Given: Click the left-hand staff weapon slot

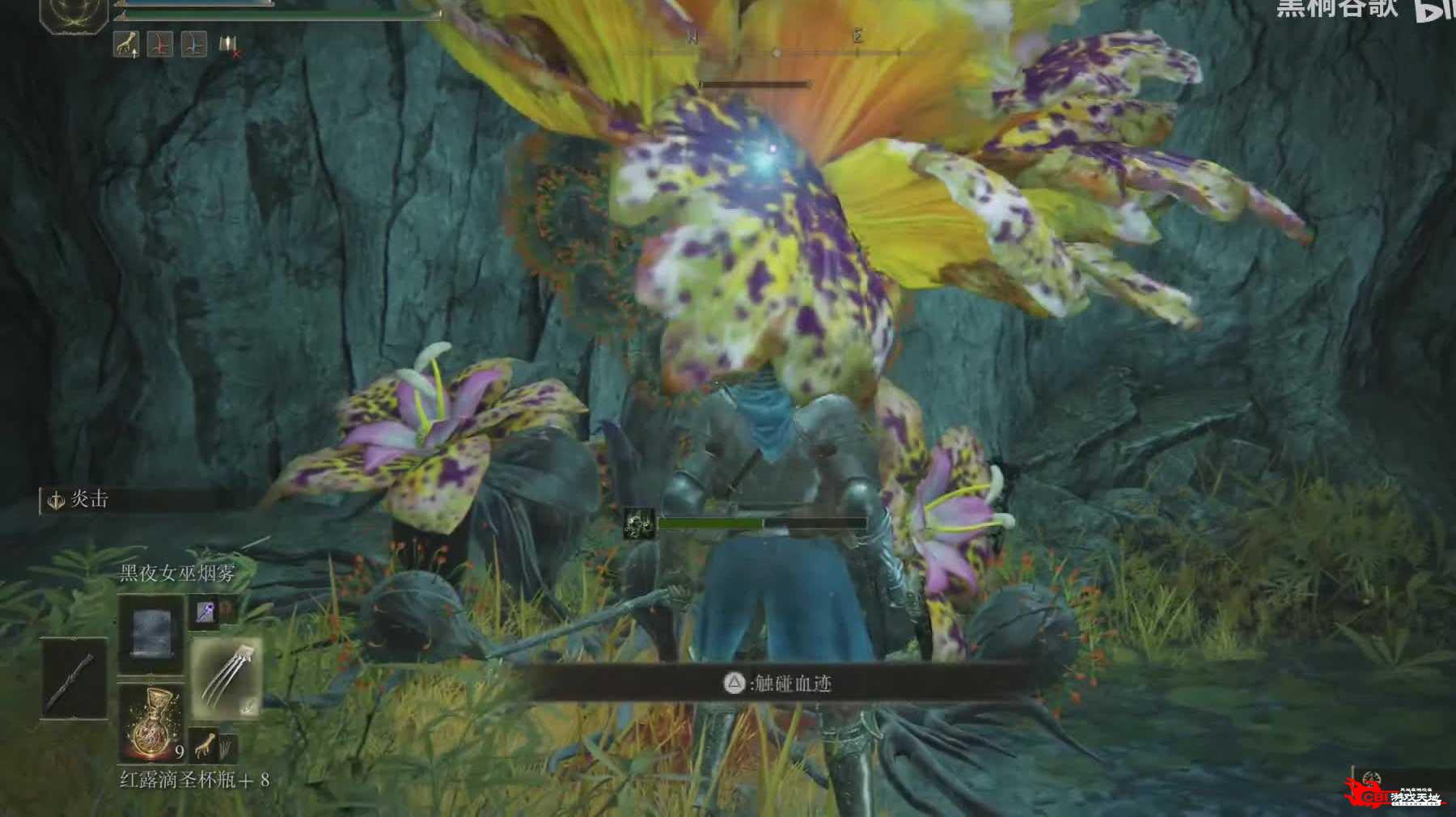Looking at the screenshot, I should (x=74, y=678).
